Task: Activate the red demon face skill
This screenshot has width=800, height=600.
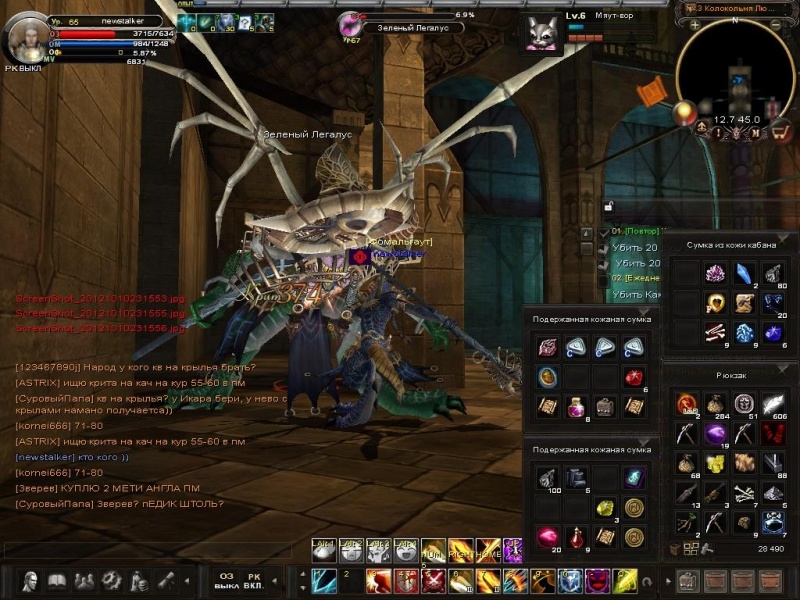Action: pos(597,580)
